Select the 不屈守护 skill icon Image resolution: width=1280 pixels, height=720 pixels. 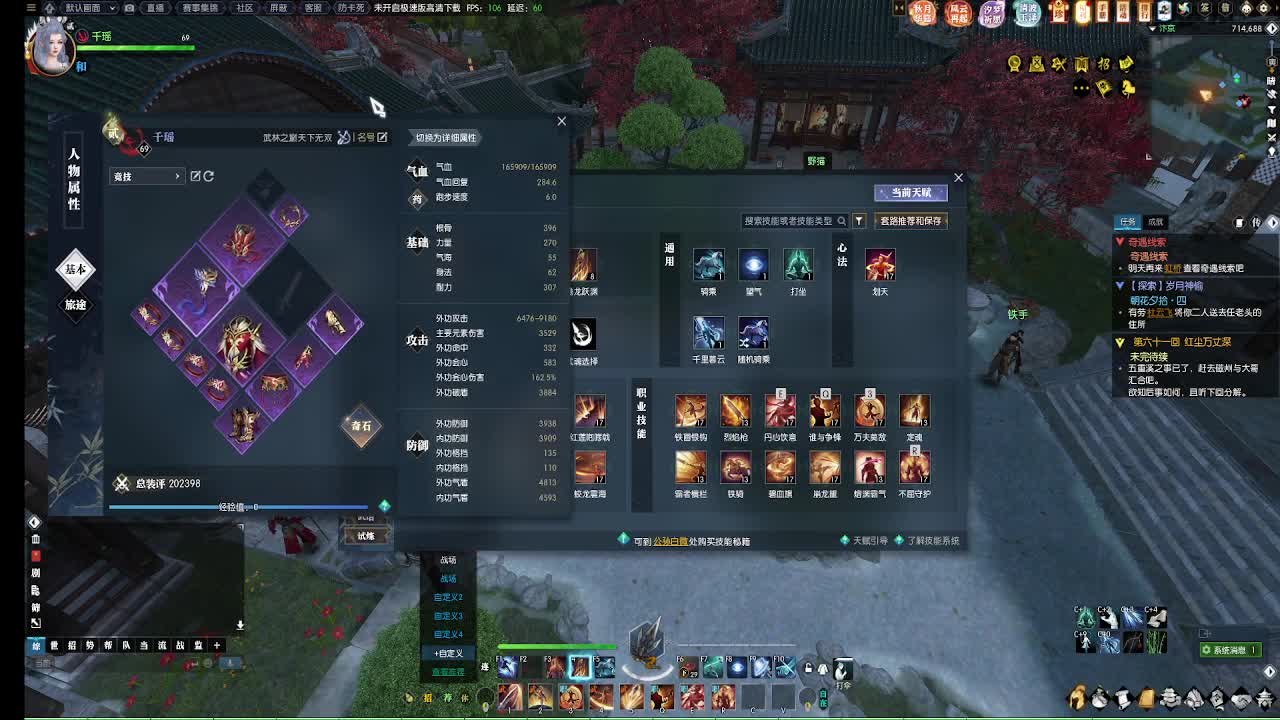click(914, 468)
